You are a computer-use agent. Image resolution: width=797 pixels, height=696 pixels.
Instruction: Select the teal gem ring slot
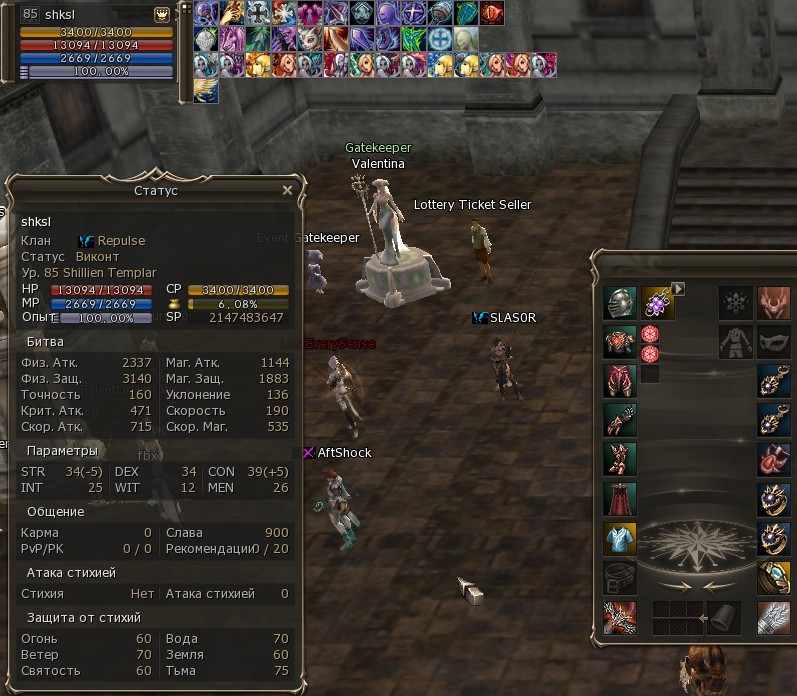(x=773, y=577)
